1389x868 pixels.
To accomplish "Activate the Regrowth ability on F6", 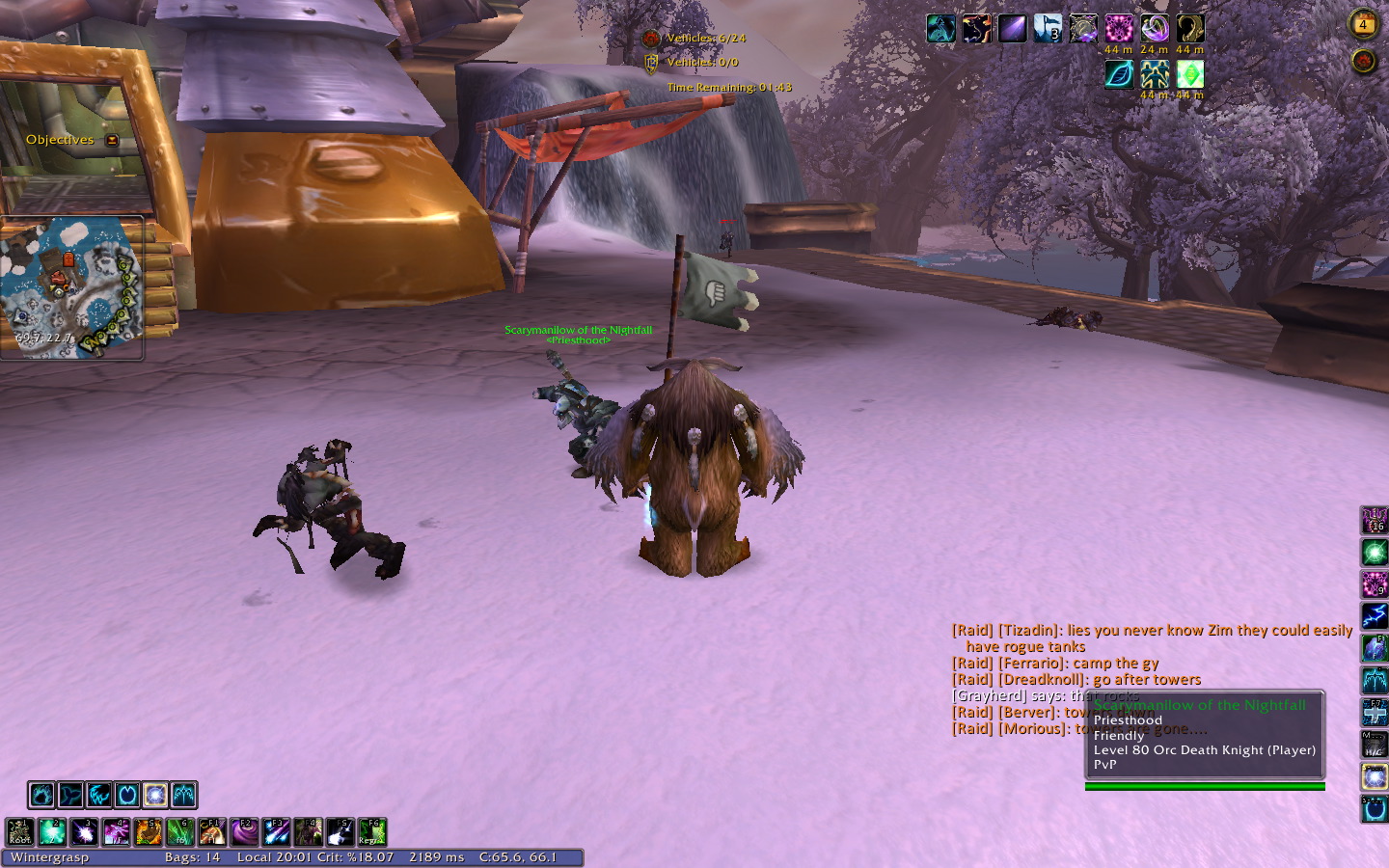I will pyautogui.click(x=372, y=831).
